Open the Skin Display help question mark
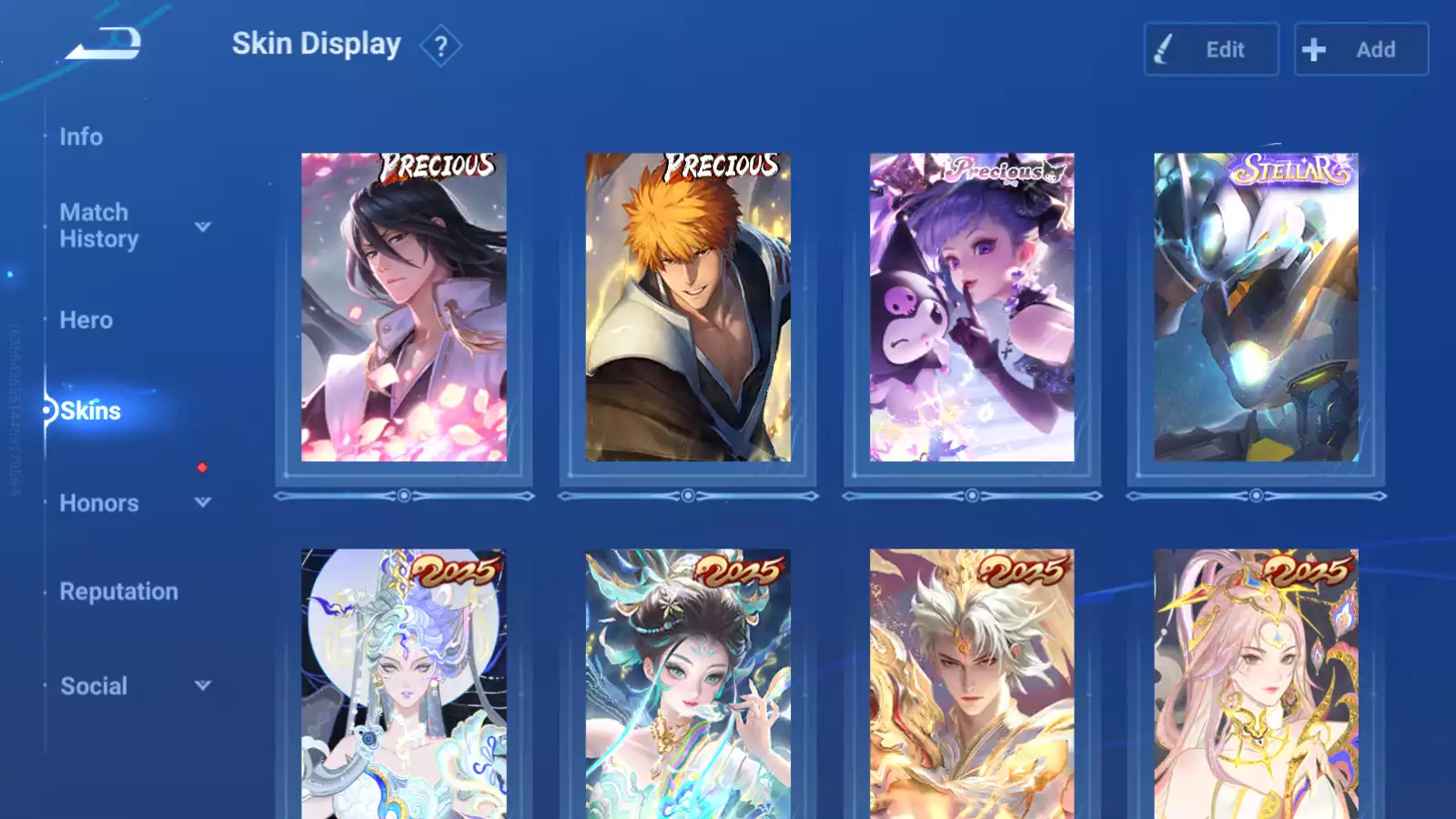Screen dimensions: 1456x819 (440, 45)
